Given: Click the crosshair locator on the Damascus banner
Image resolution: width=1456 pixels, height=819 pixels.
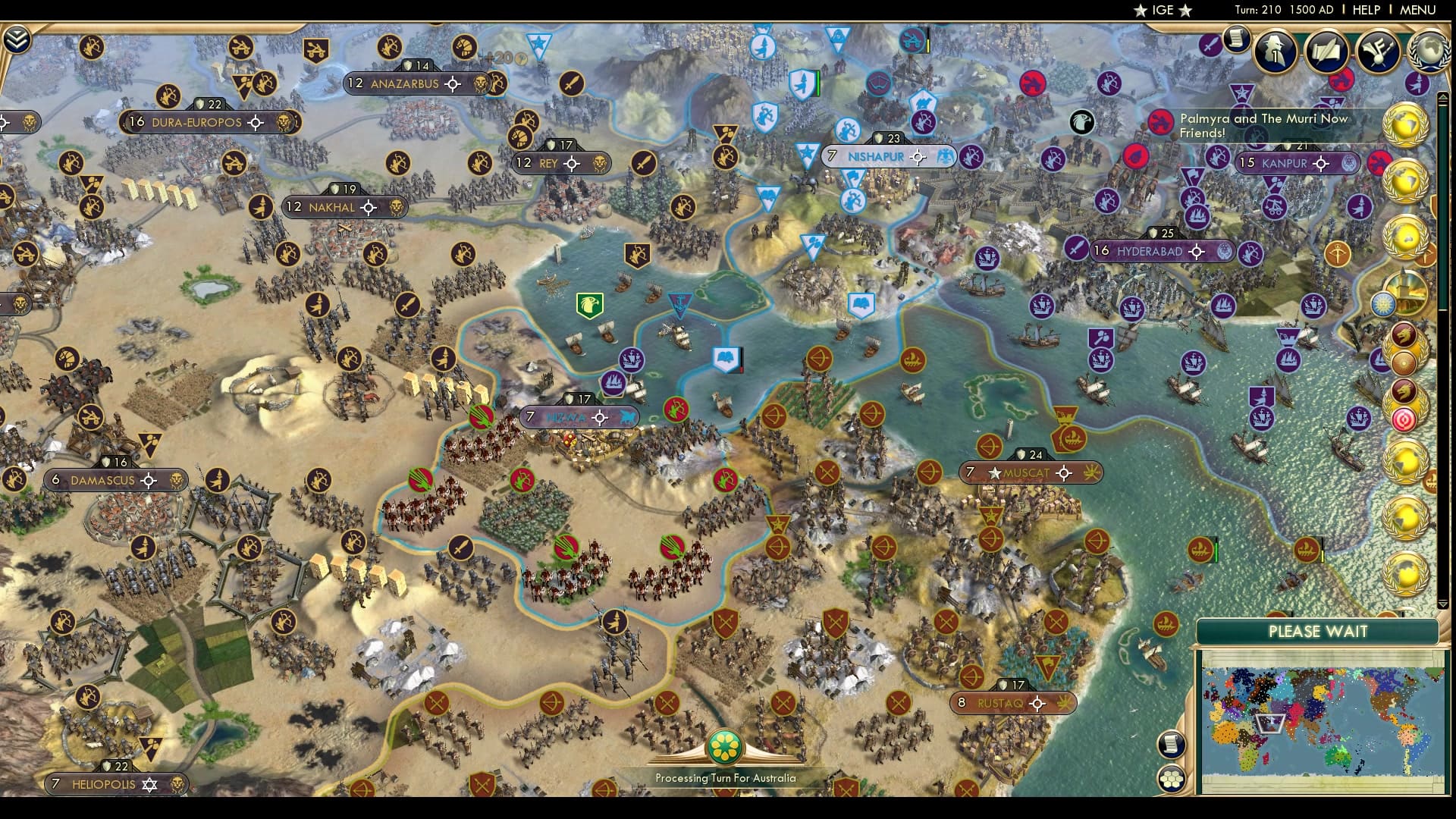Looking at the screenshot, I should coord(149,480).
